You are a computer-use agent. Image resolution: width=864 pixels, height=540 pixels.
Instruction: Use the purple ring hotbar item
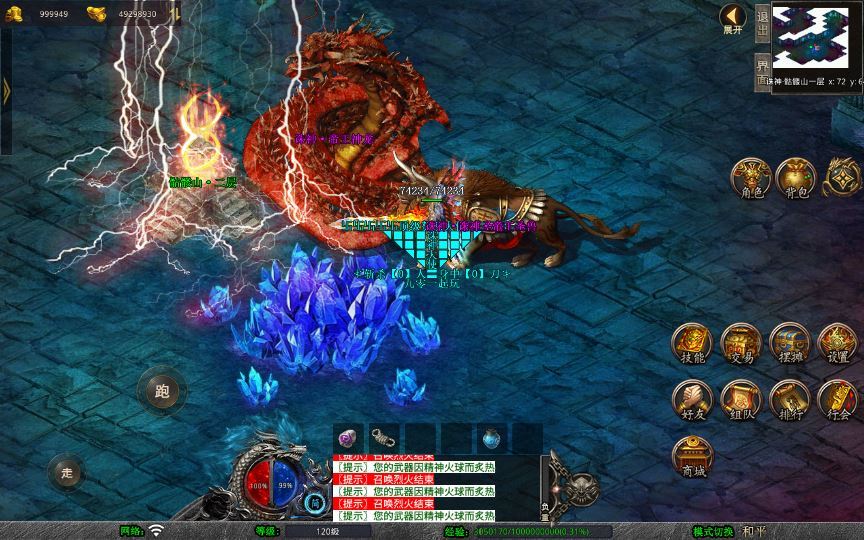(348, 437)
